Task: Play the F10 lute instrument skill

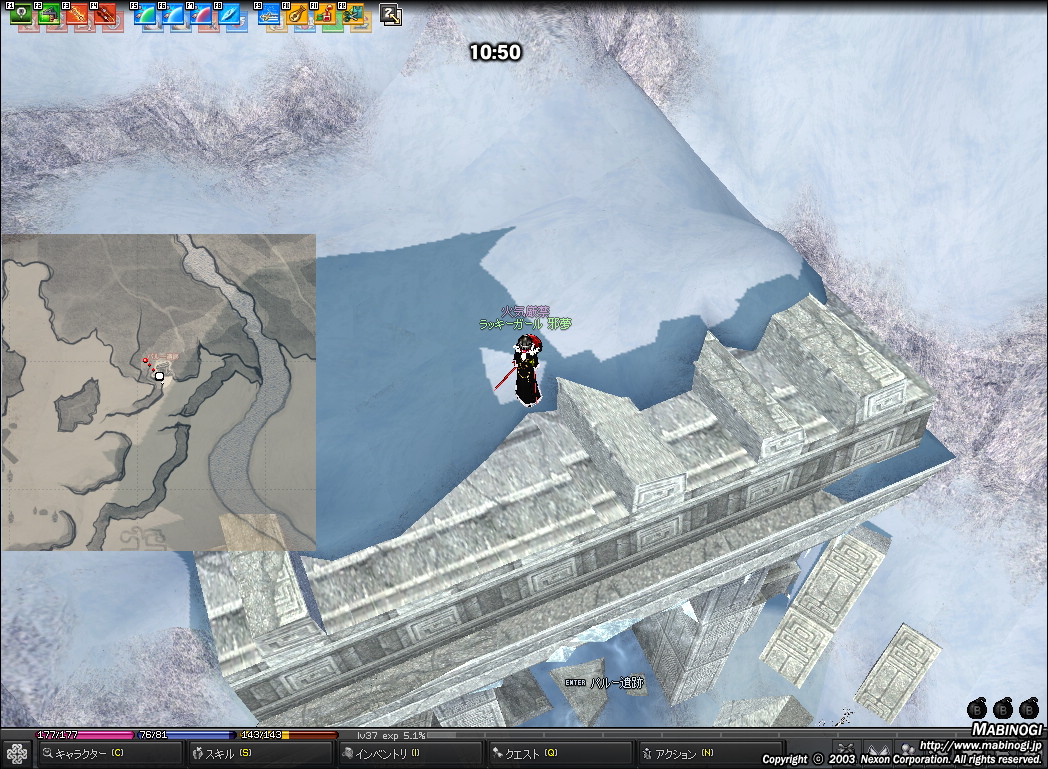Action: click(298, 15)
